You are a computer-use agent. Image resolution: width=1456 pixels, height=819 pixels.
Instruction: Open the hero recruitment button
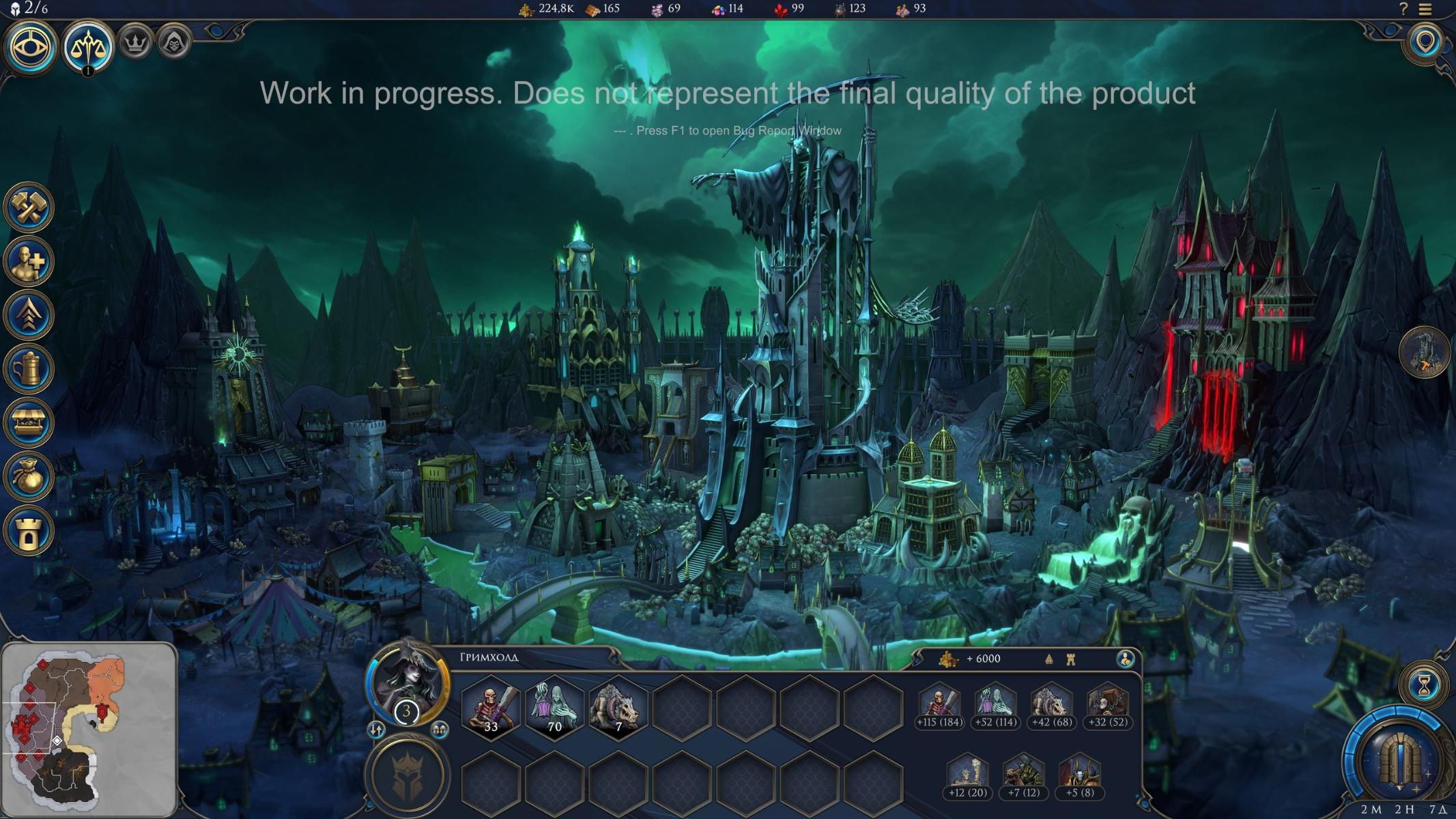pos(29,261)
